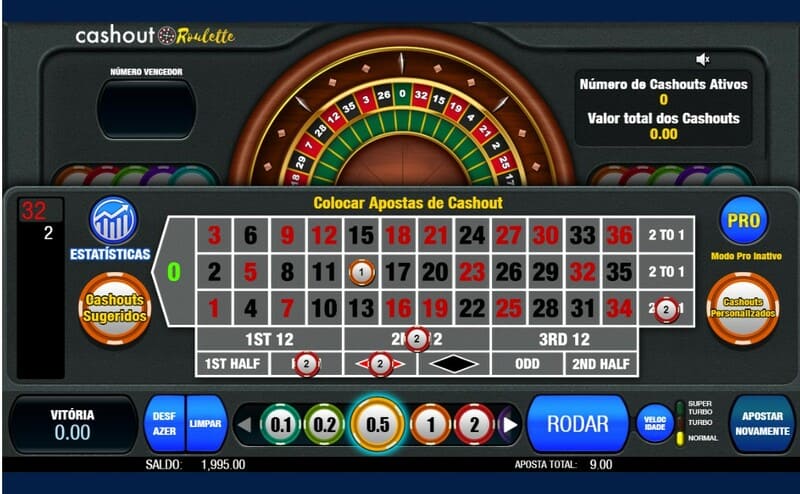Bet on the 3RD 12 dozen
Screen dimensions: 800x494
564,339
